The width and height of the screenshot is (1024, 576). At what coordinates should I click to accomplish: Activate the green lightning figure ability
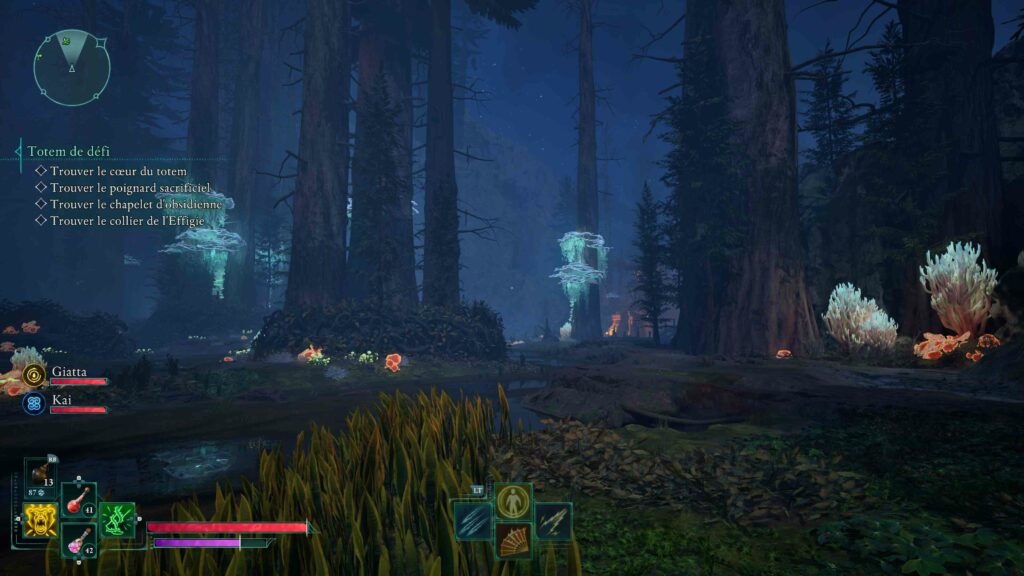(x=117, y=520)
